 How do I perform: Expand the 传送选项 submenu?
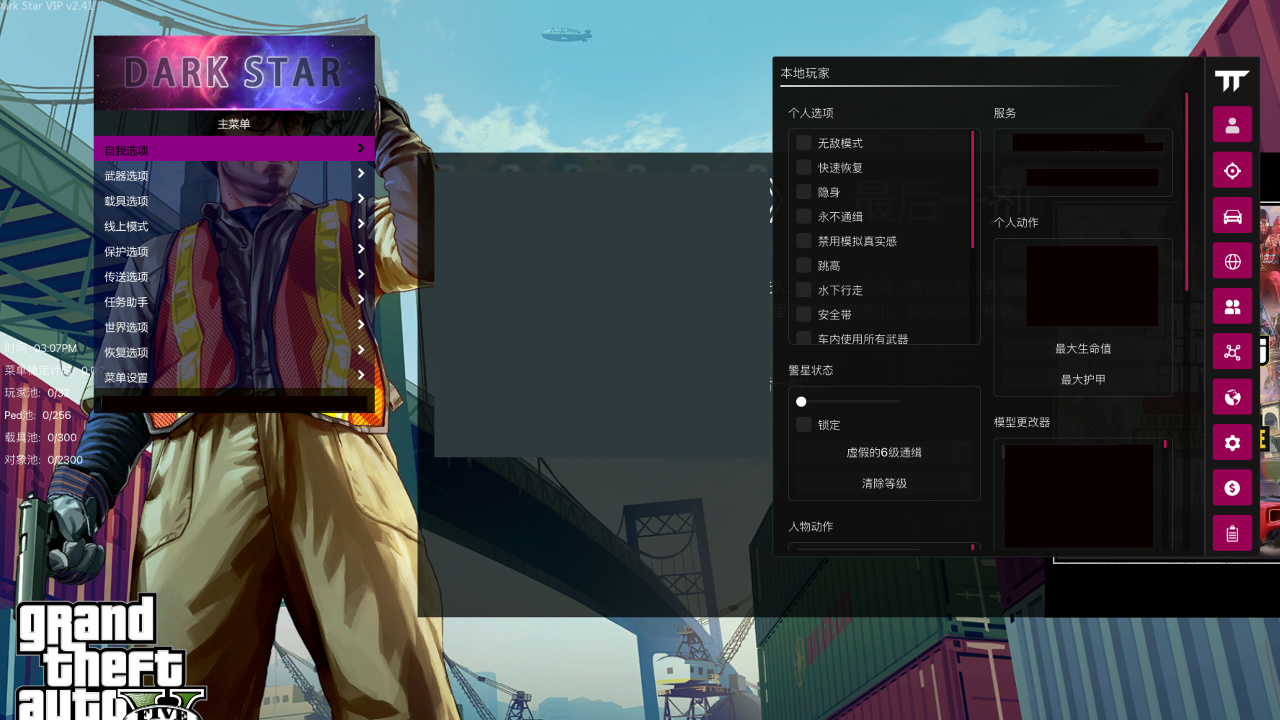point(234,276)
